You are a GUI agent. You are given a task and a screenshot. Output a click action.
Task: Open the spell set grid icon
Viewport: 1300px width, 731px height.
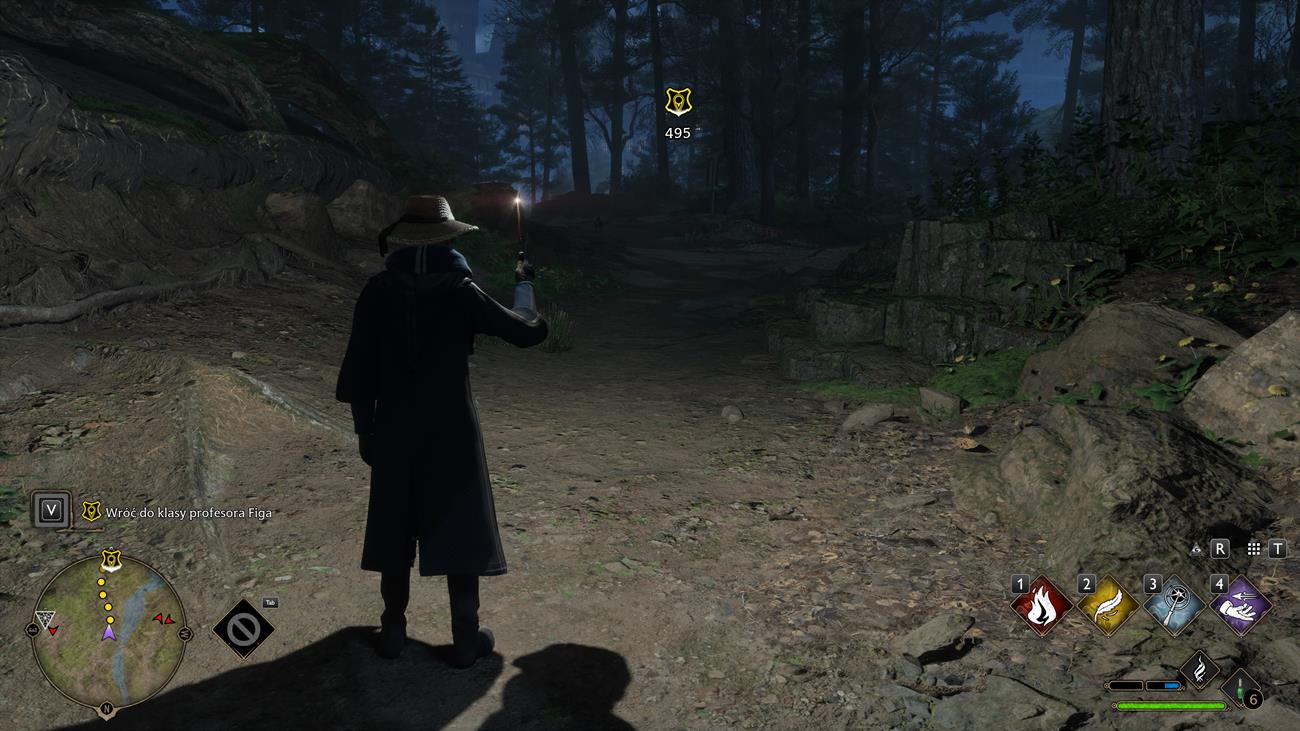pyautogui.click(x=1254, y=549)
